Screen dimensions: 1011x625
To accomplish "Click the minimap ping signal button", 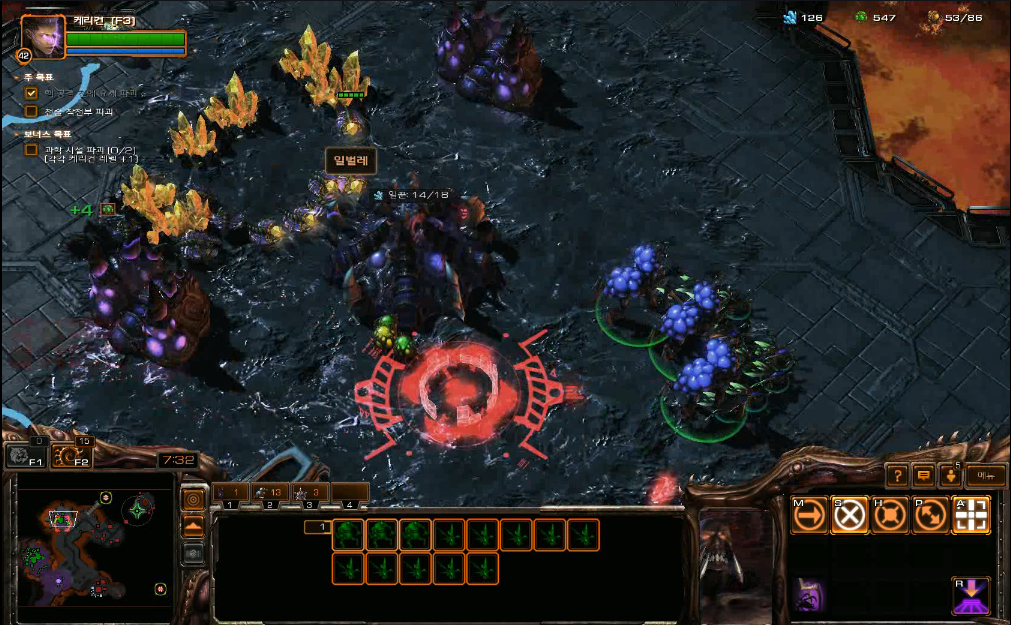I will (193, 498).
